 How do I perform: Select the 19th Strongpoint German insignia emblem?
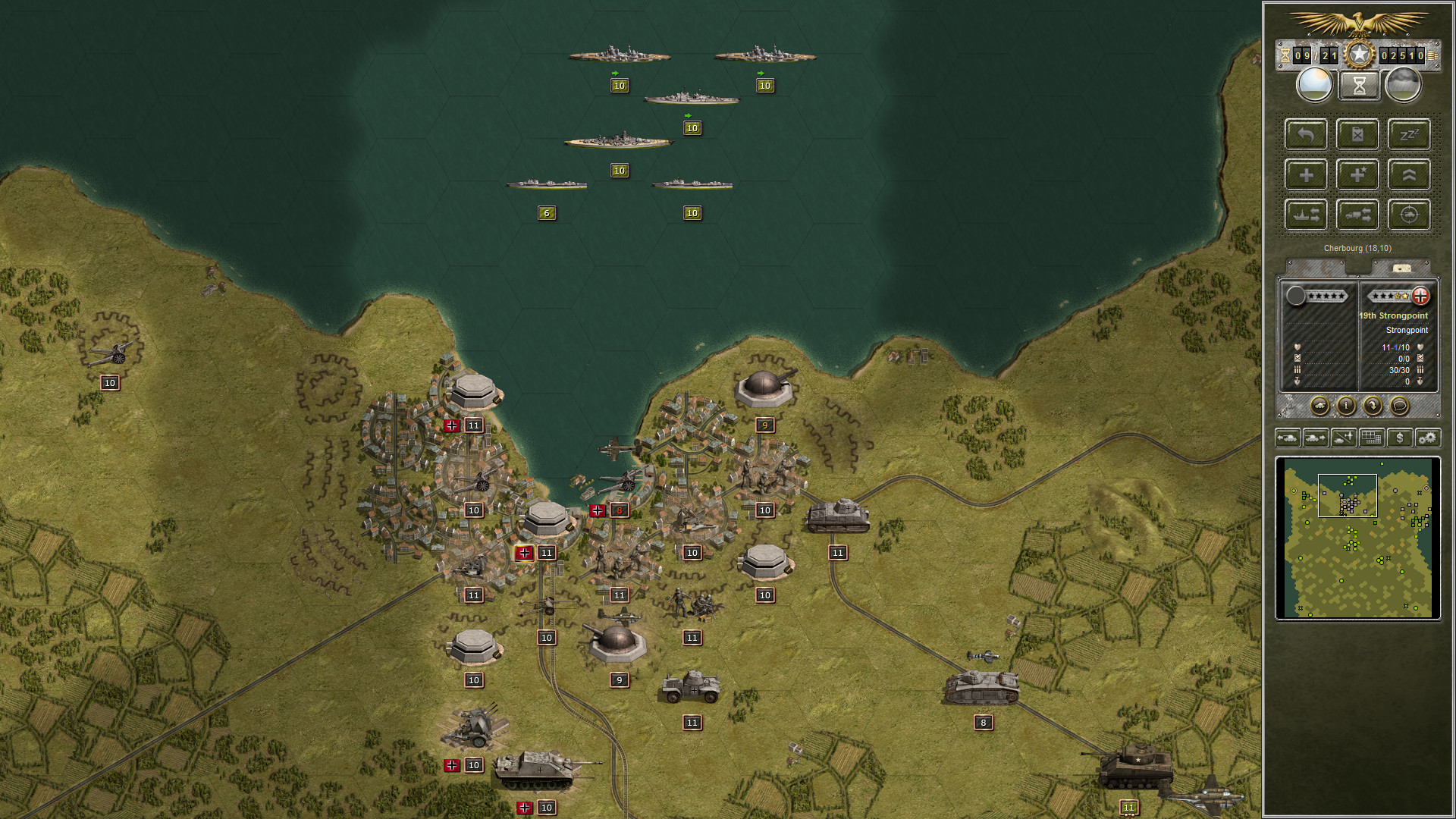point(1421,296)
